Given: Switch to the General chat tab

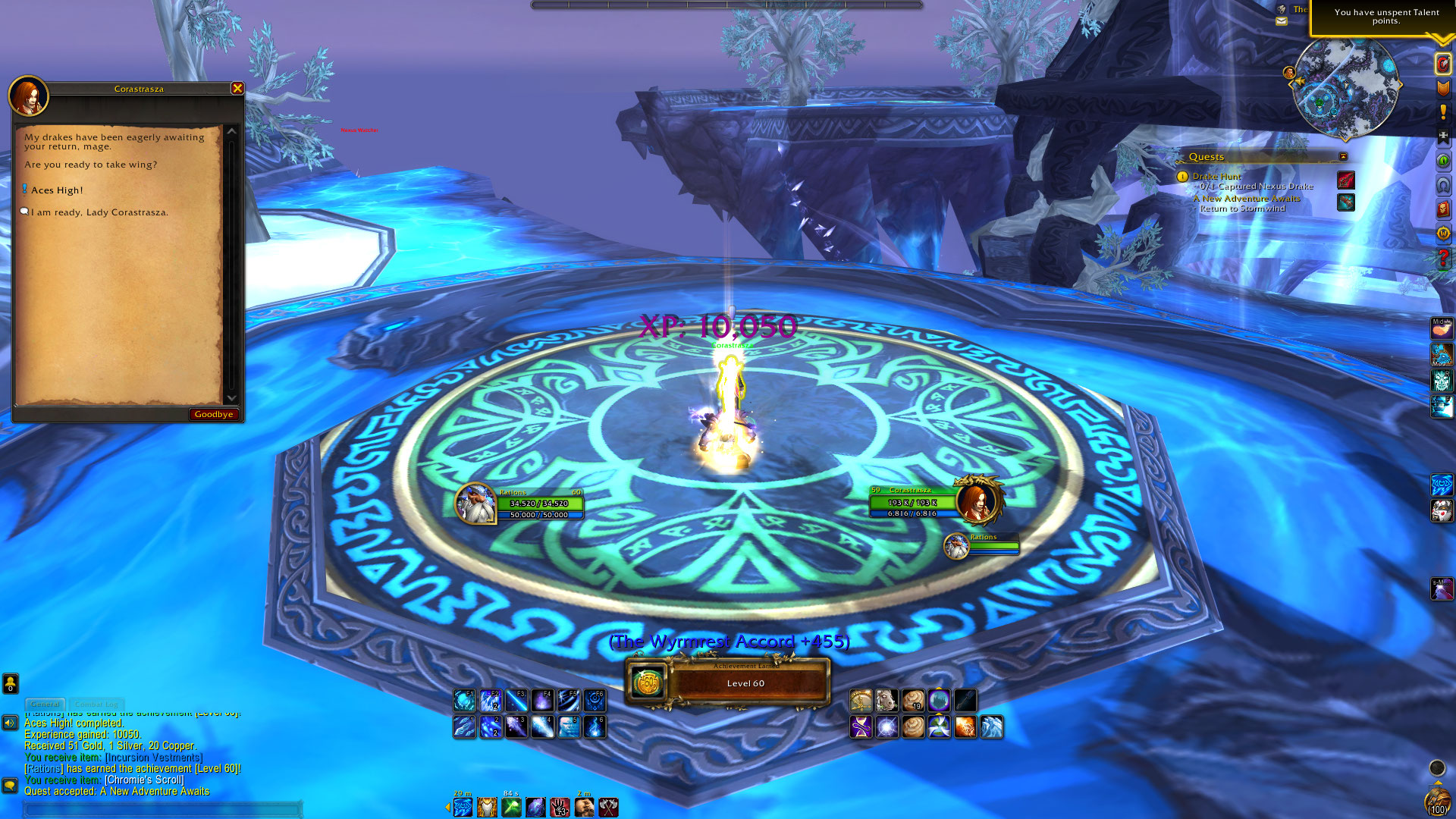Looking at the screenshot, I should point(45,704).
